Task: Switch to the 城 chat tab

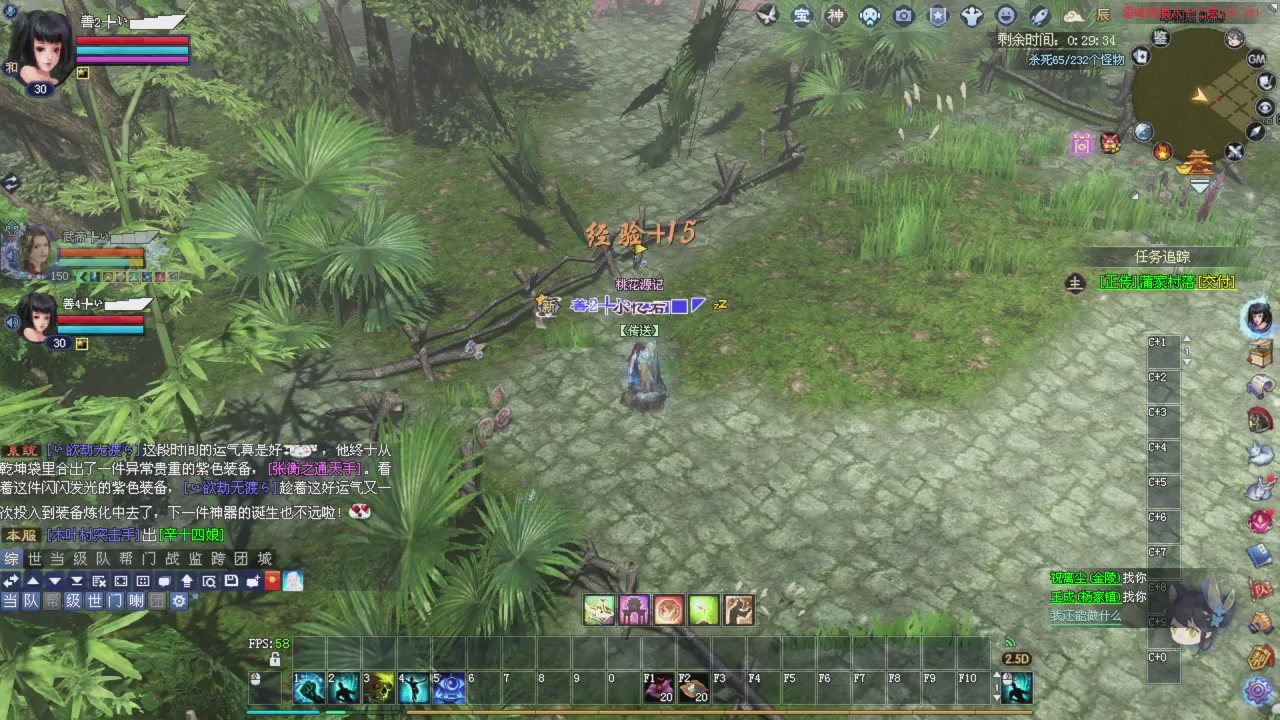Action: pyautogui.click(x=263, y=559)
